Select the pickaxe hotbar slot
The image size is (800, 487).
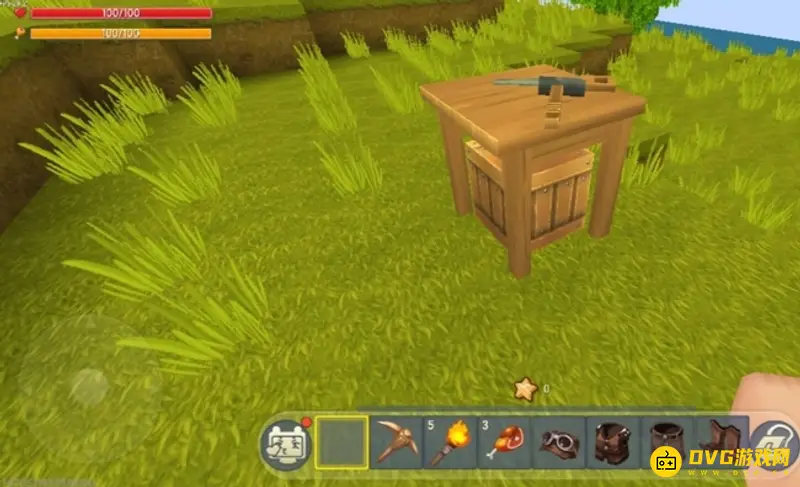pyautogui.click(x=396, y=442)
